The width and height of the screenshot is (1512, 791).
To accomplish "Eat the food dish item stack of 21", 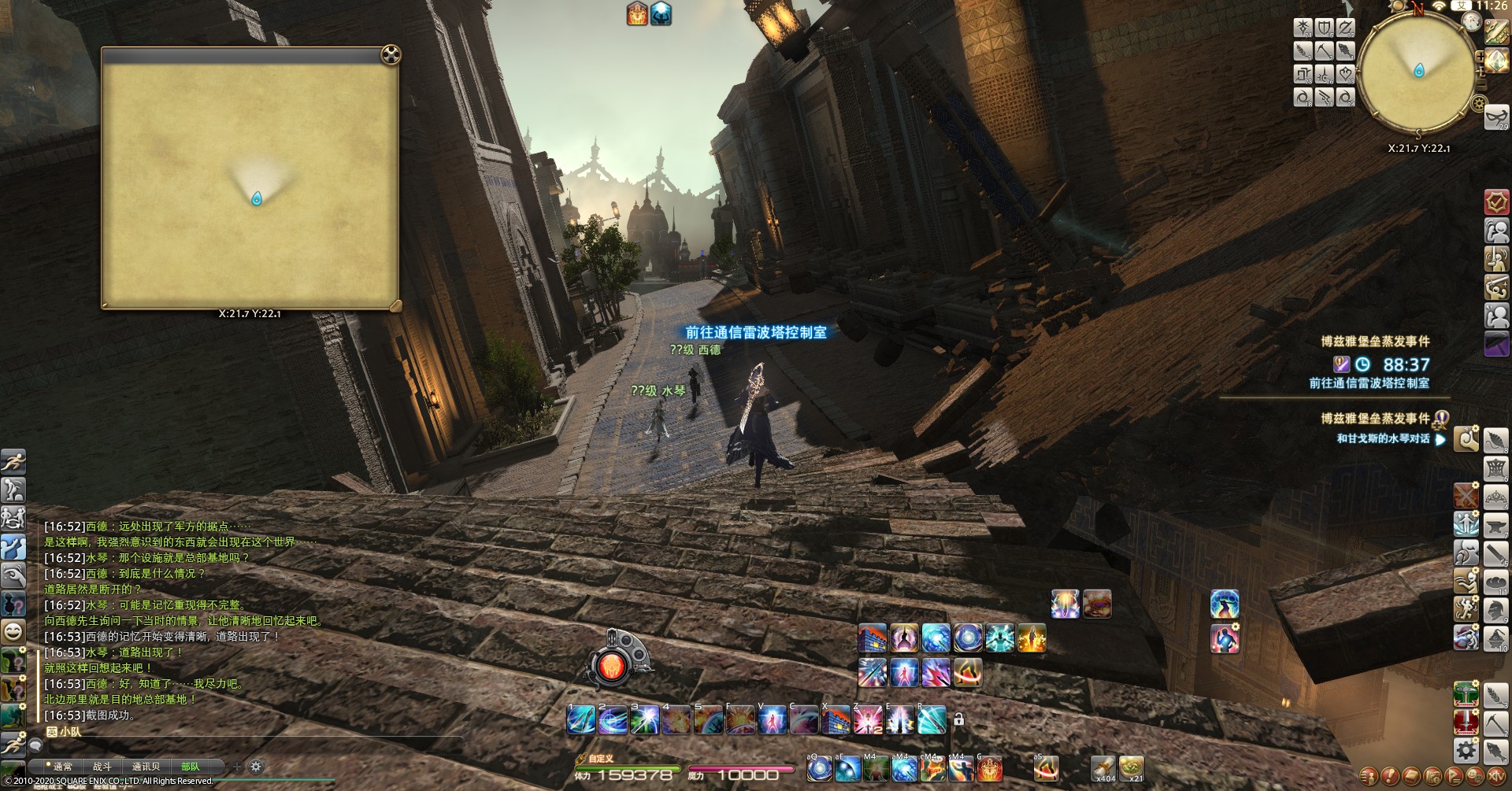I will point(1132,766).
